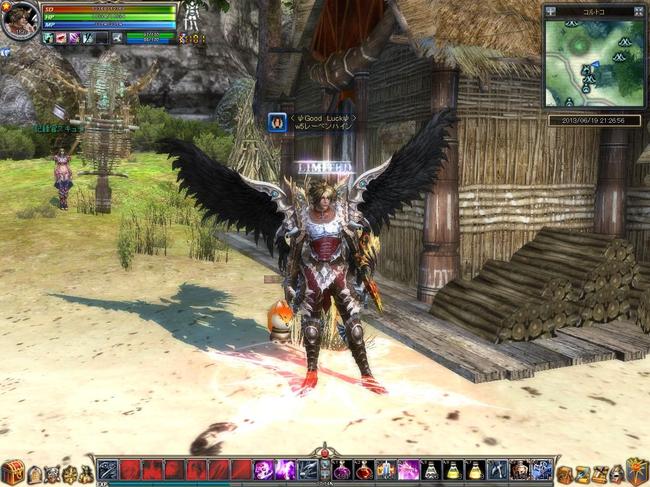This screenshot has width=650, height=487.
Task: Click the white armor durability figure
Action: [x=189, y=17]
